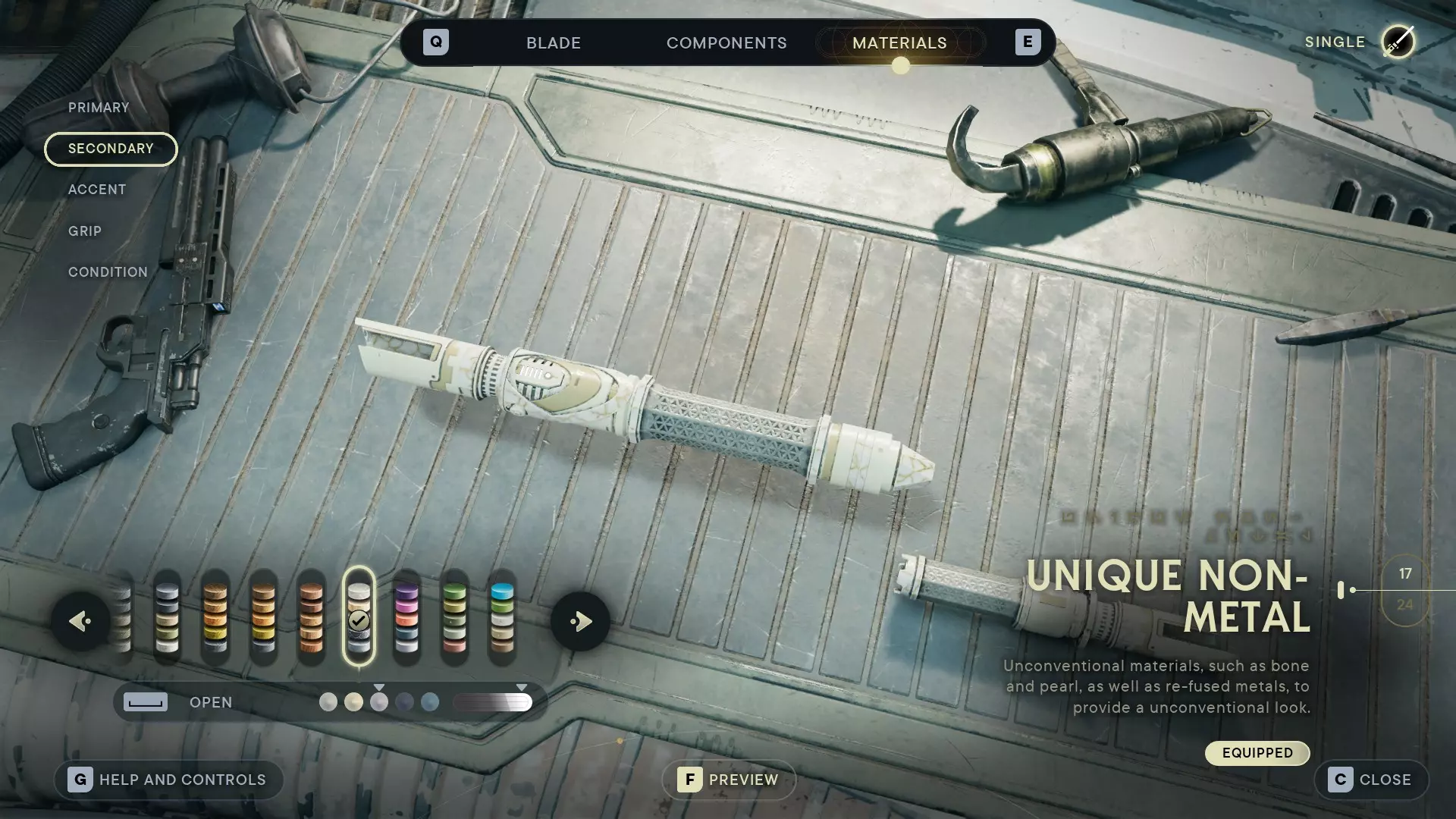Open the Condition section

click(108, 272)
